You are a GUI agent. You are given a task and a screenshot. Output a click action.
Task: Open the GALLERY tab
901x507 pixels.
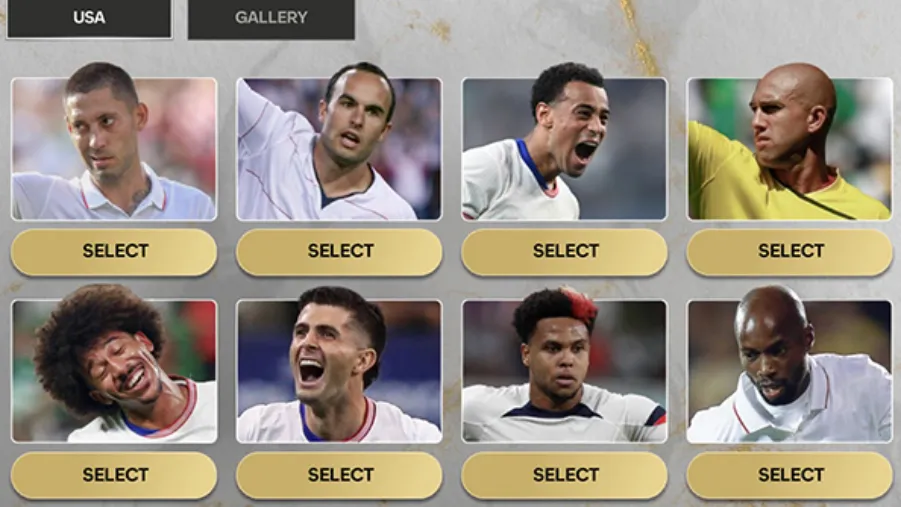271,18
